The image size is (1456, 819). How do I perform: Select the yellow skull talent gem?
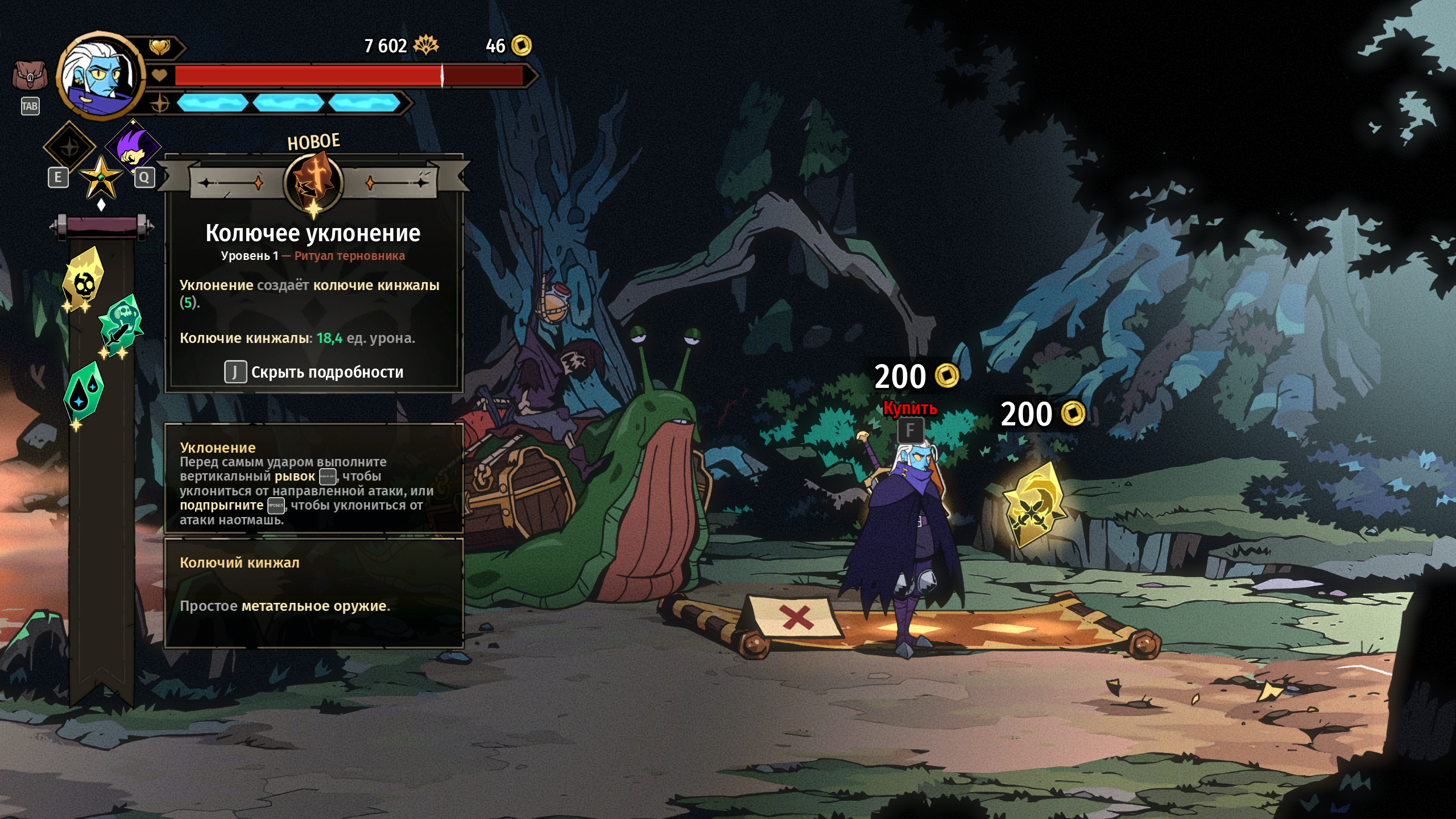[x=84, y=280]
